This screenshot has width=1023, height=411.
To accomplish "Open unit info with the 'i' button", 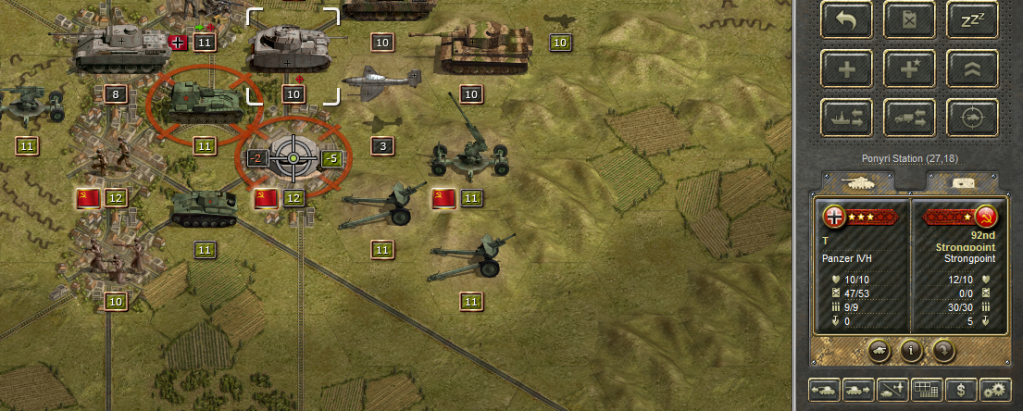I will tap(911, 351).
